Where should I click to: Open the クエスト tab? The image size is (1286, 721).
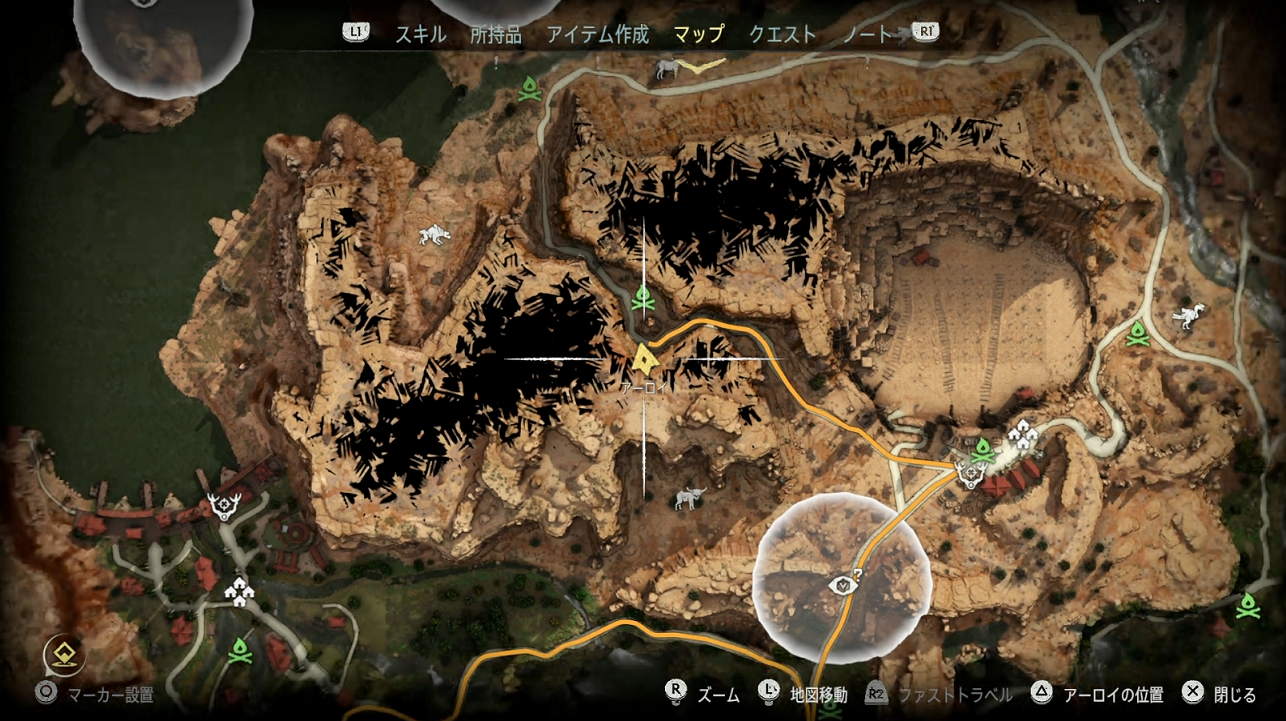click(x=782, y=34)
